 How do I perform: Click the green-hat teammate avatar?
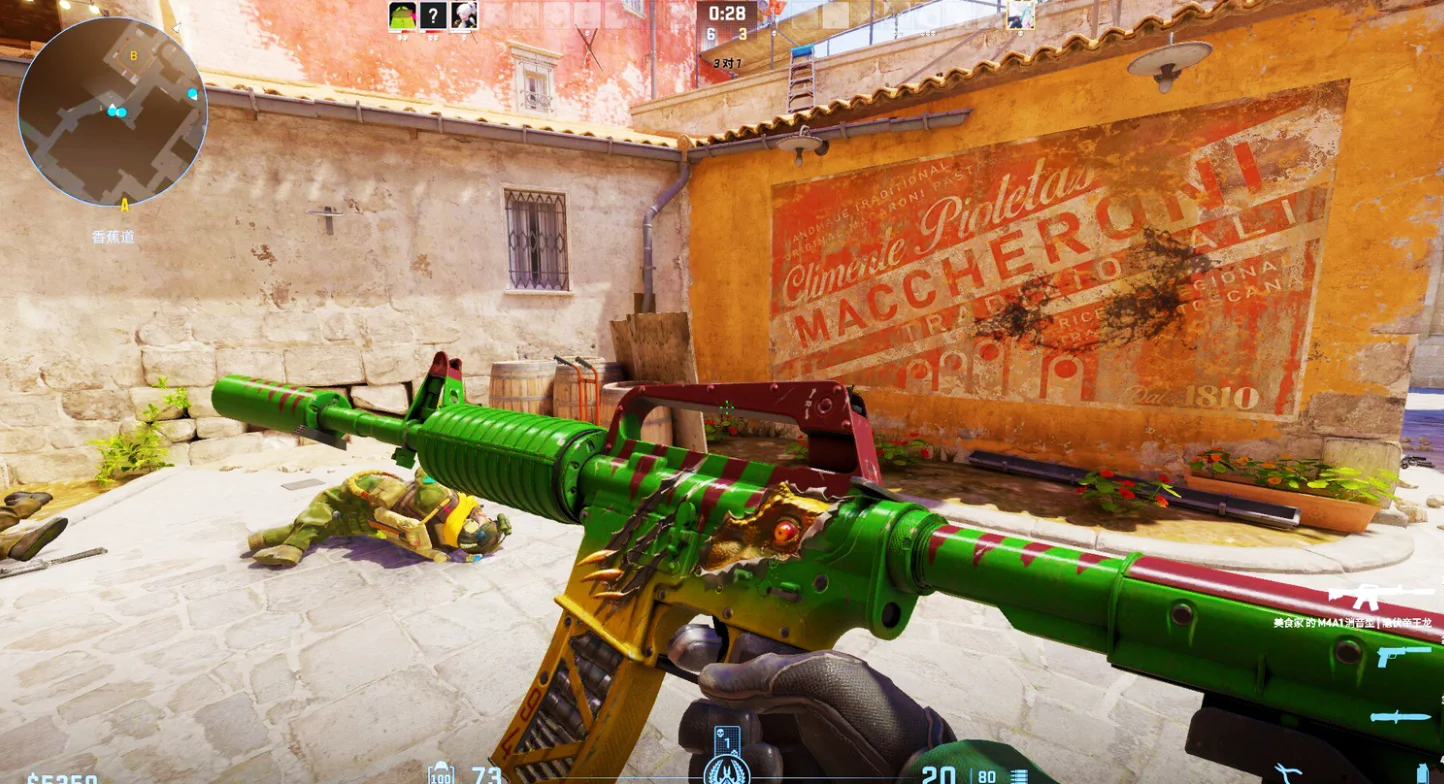coord(402,15)
